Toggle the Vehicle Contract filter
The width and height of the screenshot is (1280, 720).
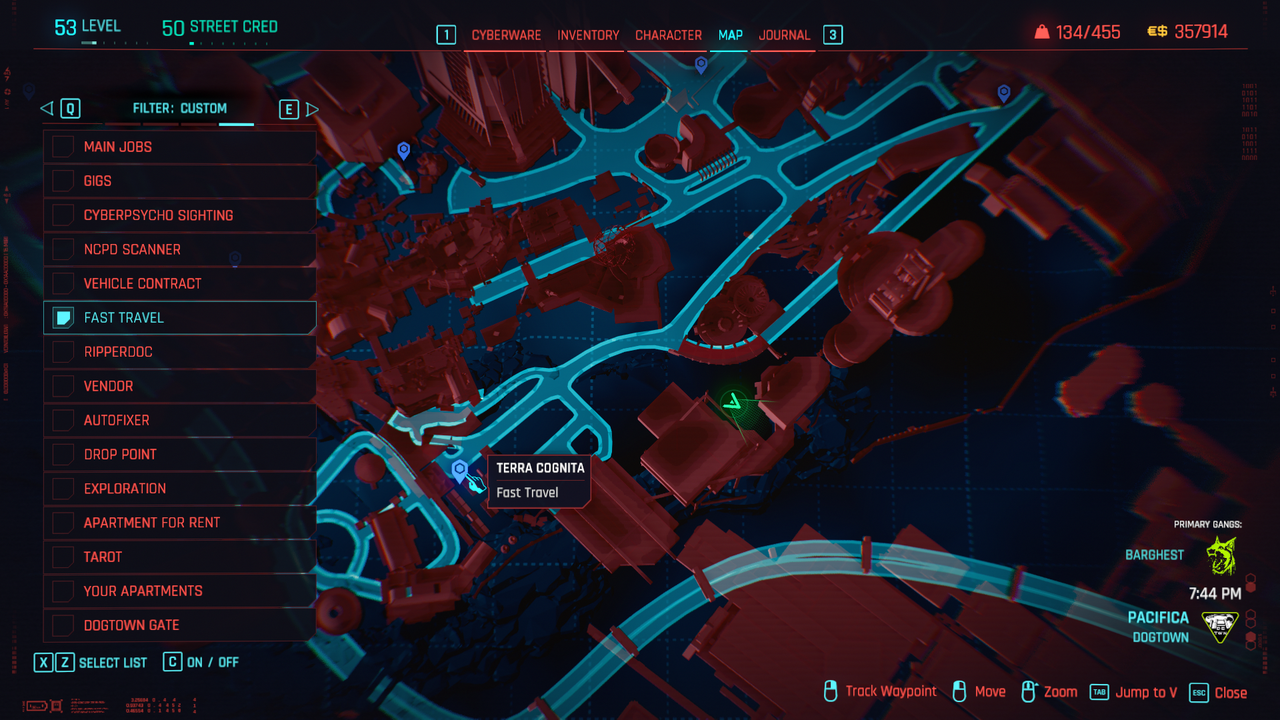click(x=63, y=283)
